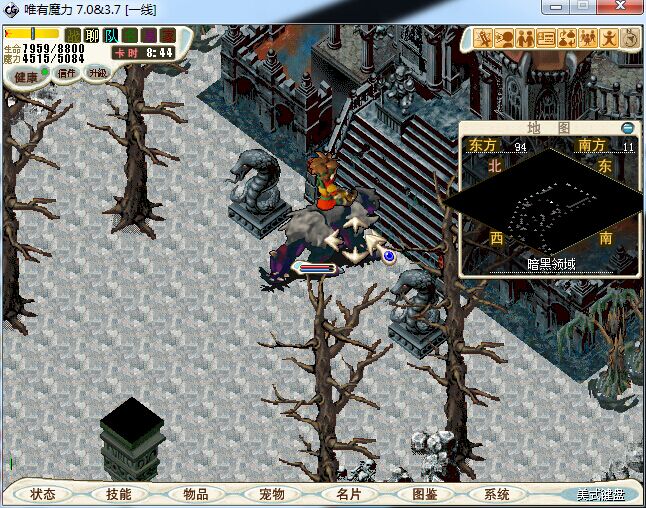Click the round blue button on map panel
This screenshot has width=646, height=508.
(x=627, y=128)
